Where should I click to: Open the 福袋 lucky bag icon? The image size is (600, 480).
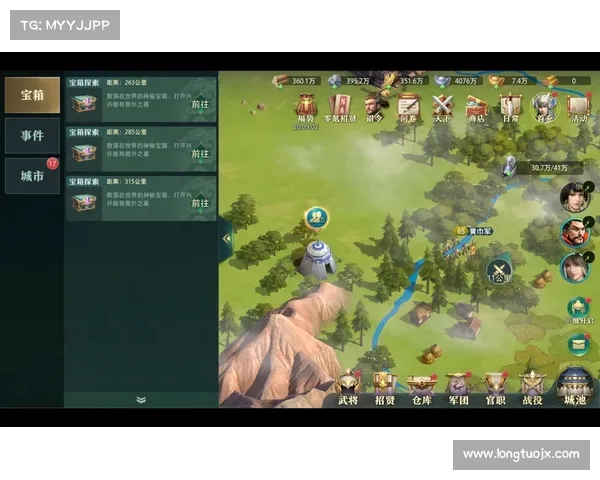pos(305,108)
